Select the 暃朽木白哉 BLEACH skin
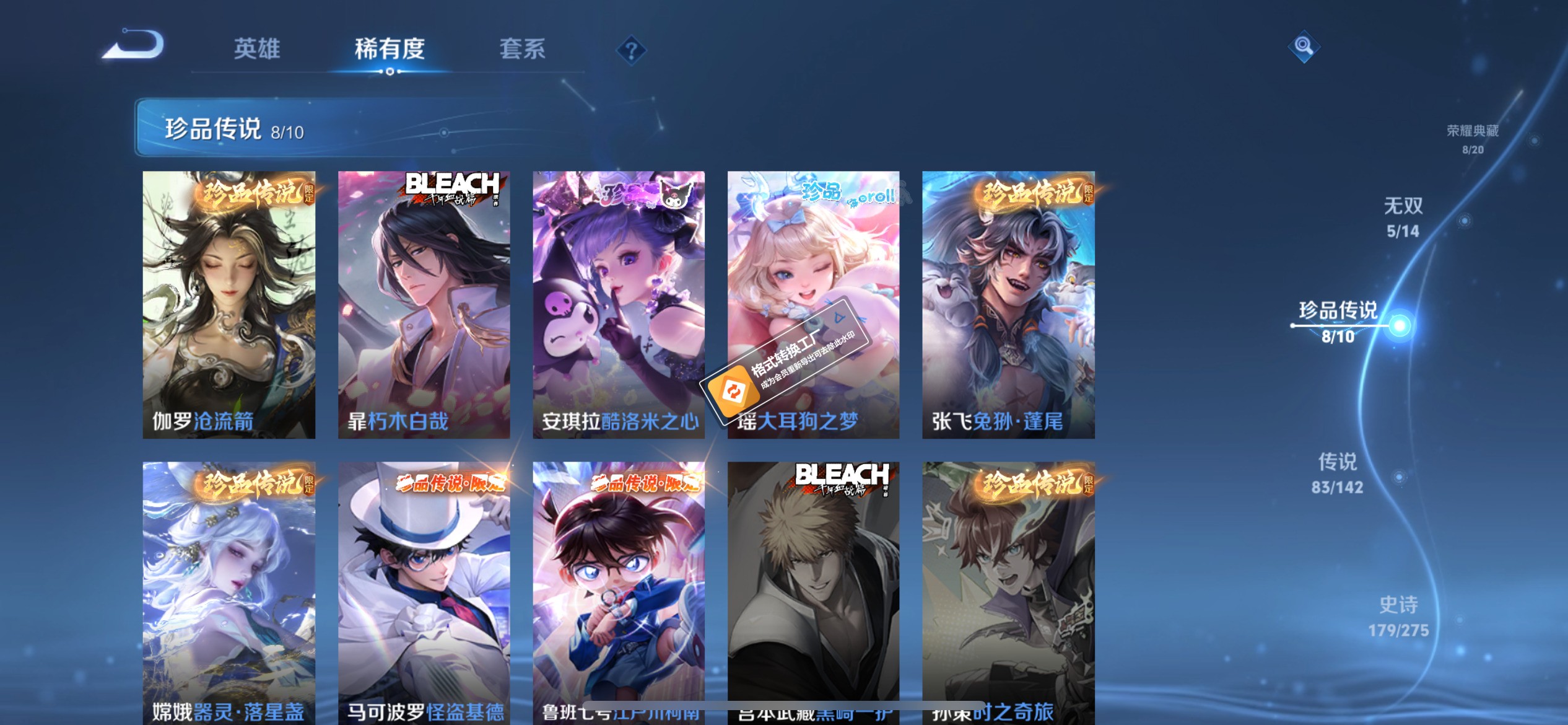Viewport: 1568px width, 725px height. (x=425, y=304)
